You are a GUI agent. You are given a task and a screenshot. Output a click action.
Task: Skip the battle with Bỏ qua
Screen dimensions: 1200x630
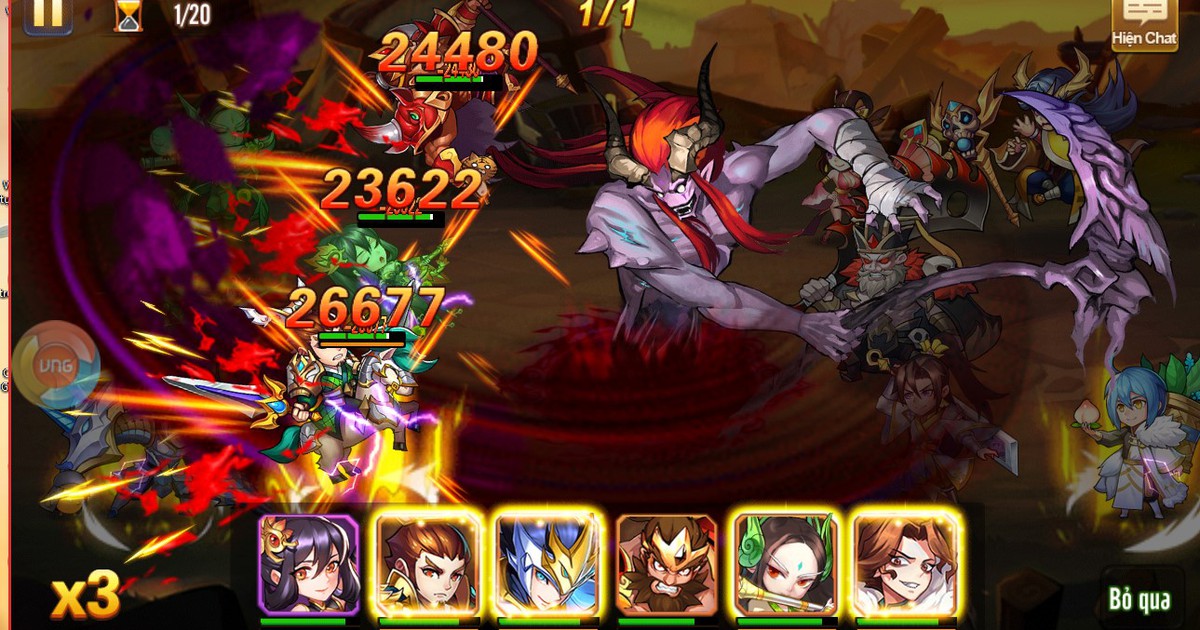tap(1139, 599)
